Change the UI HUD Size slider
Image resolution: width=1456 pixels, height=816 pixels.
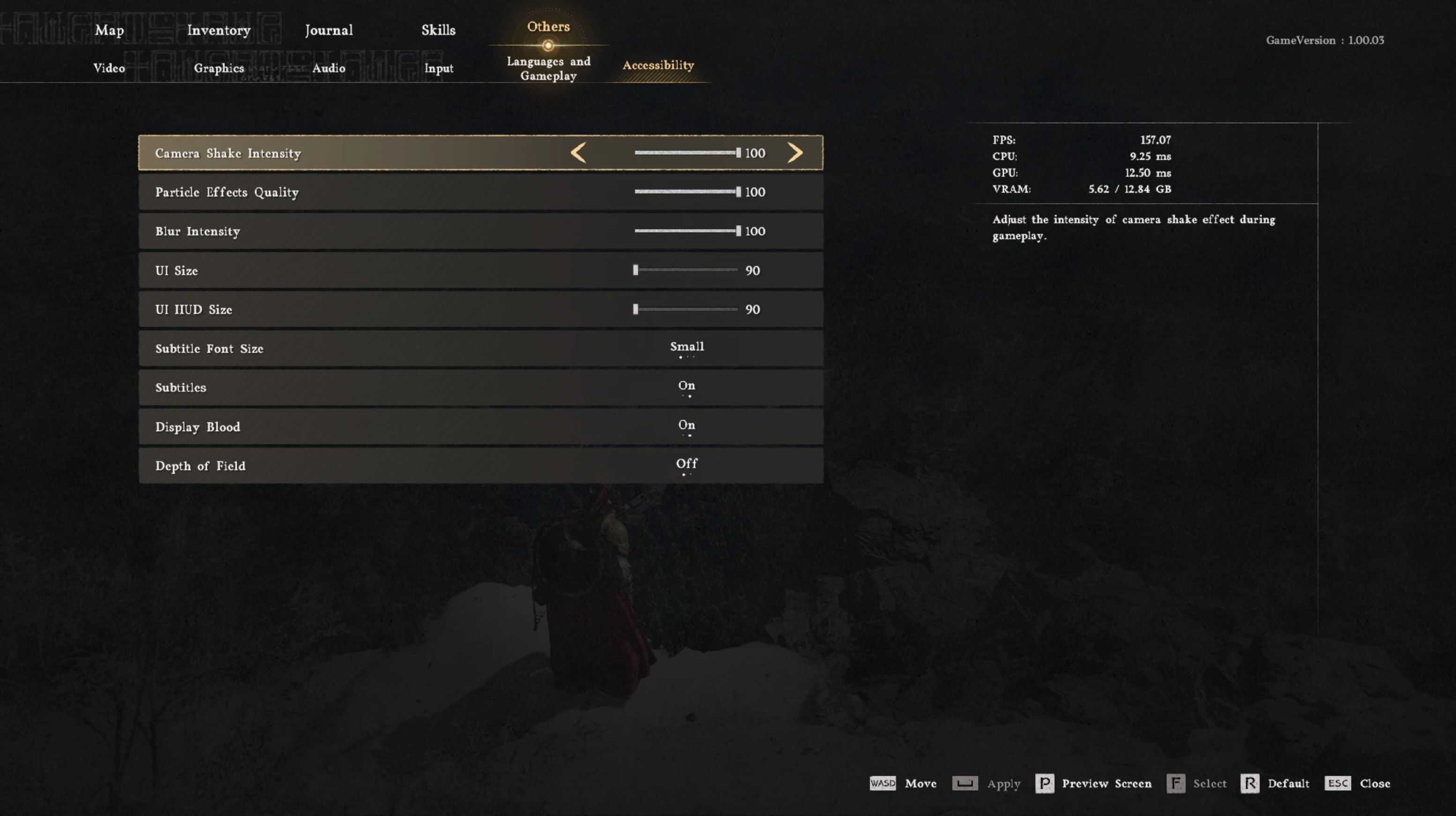pyautogui.click(x=686, y=309)
